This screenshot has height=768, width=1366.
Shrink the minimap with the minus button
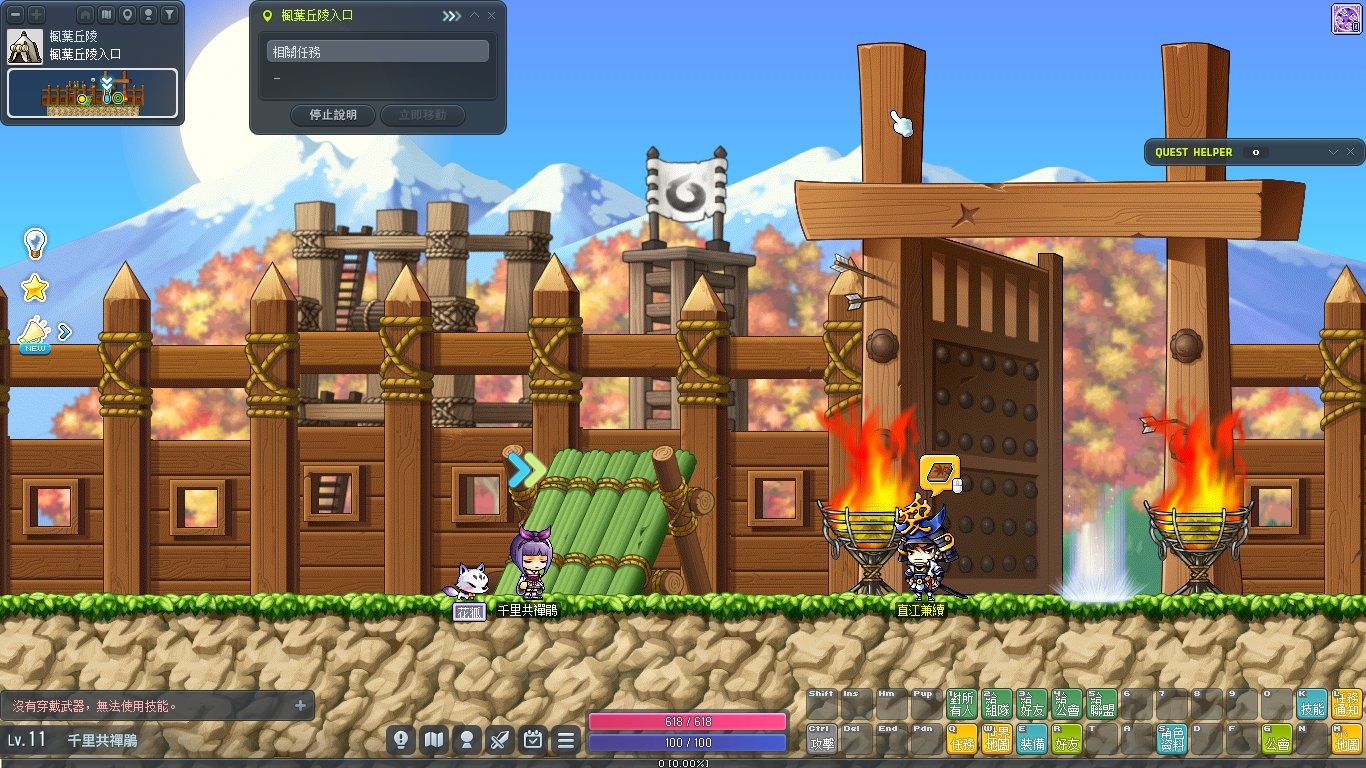[x=15, y=15]
